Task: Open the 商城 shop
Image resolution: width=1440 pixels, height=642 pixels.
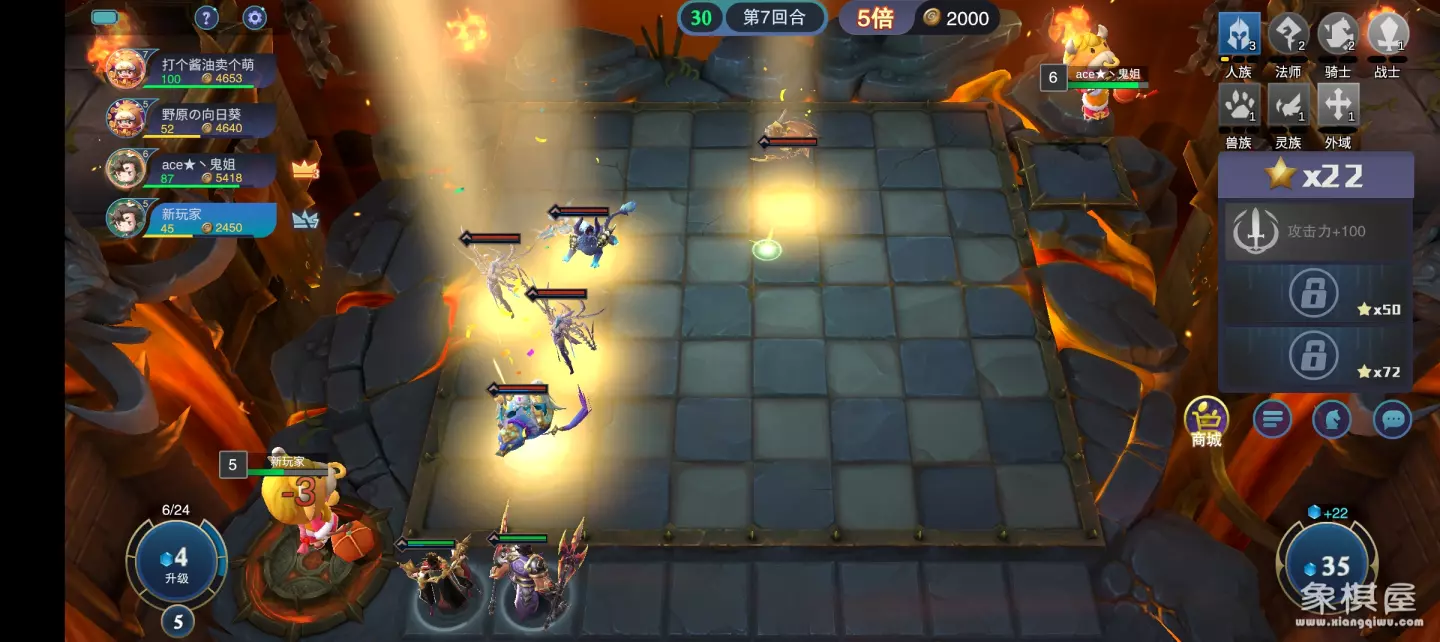Action: click(x=1206, y=419)
